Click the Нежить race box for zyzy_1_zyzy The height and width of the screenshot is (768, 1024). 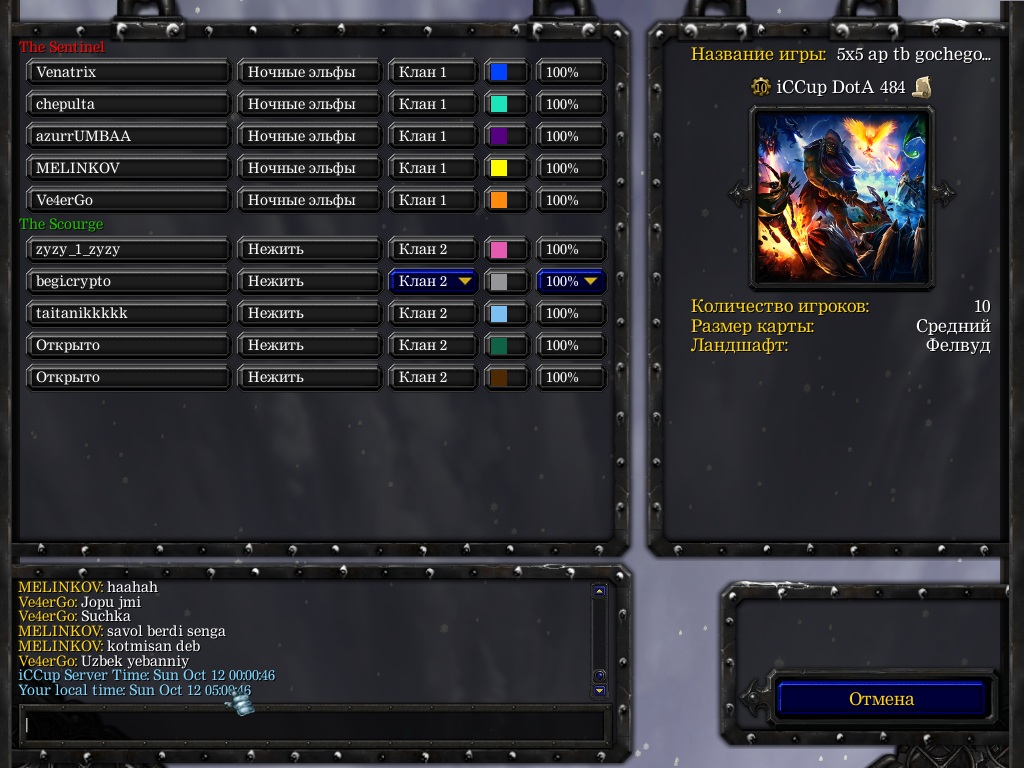tap(310, 249)
